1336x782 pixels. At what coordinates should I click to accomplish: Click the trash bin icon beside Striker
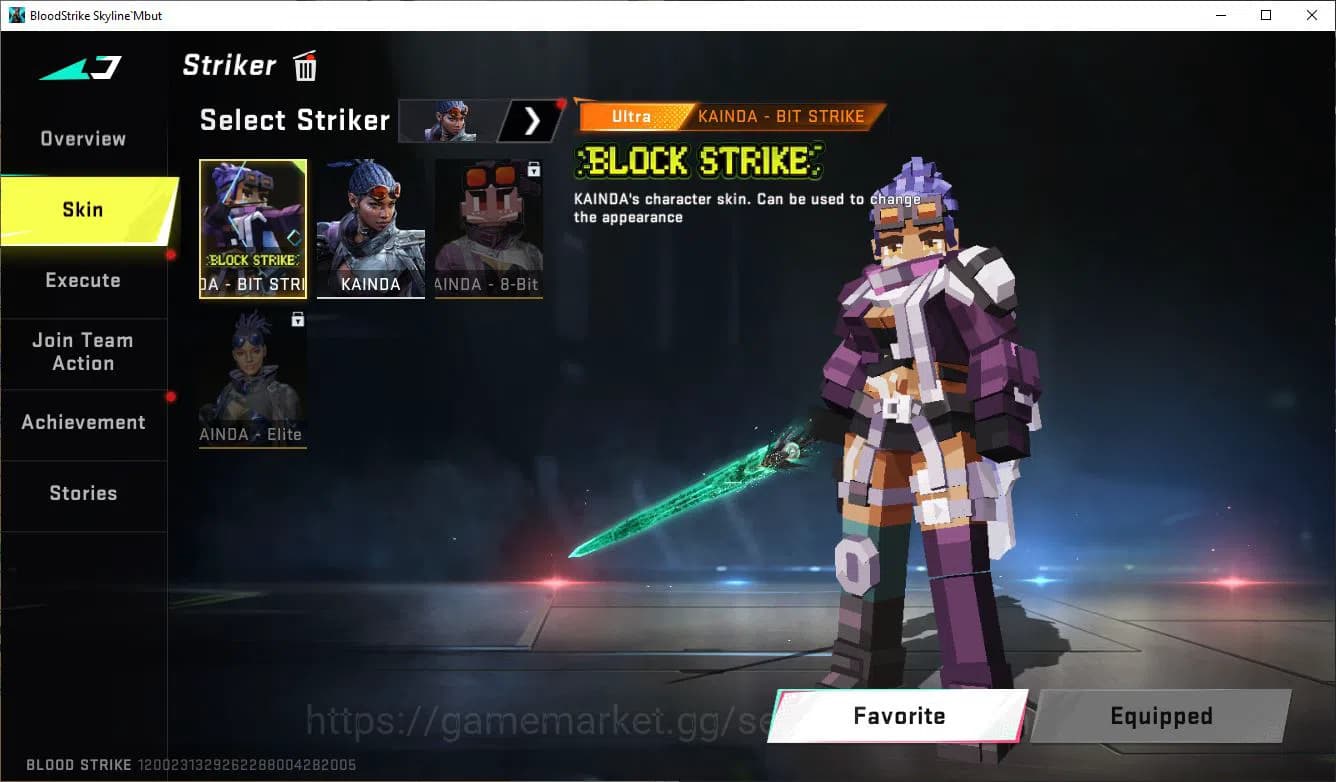[x=304, y=65]
